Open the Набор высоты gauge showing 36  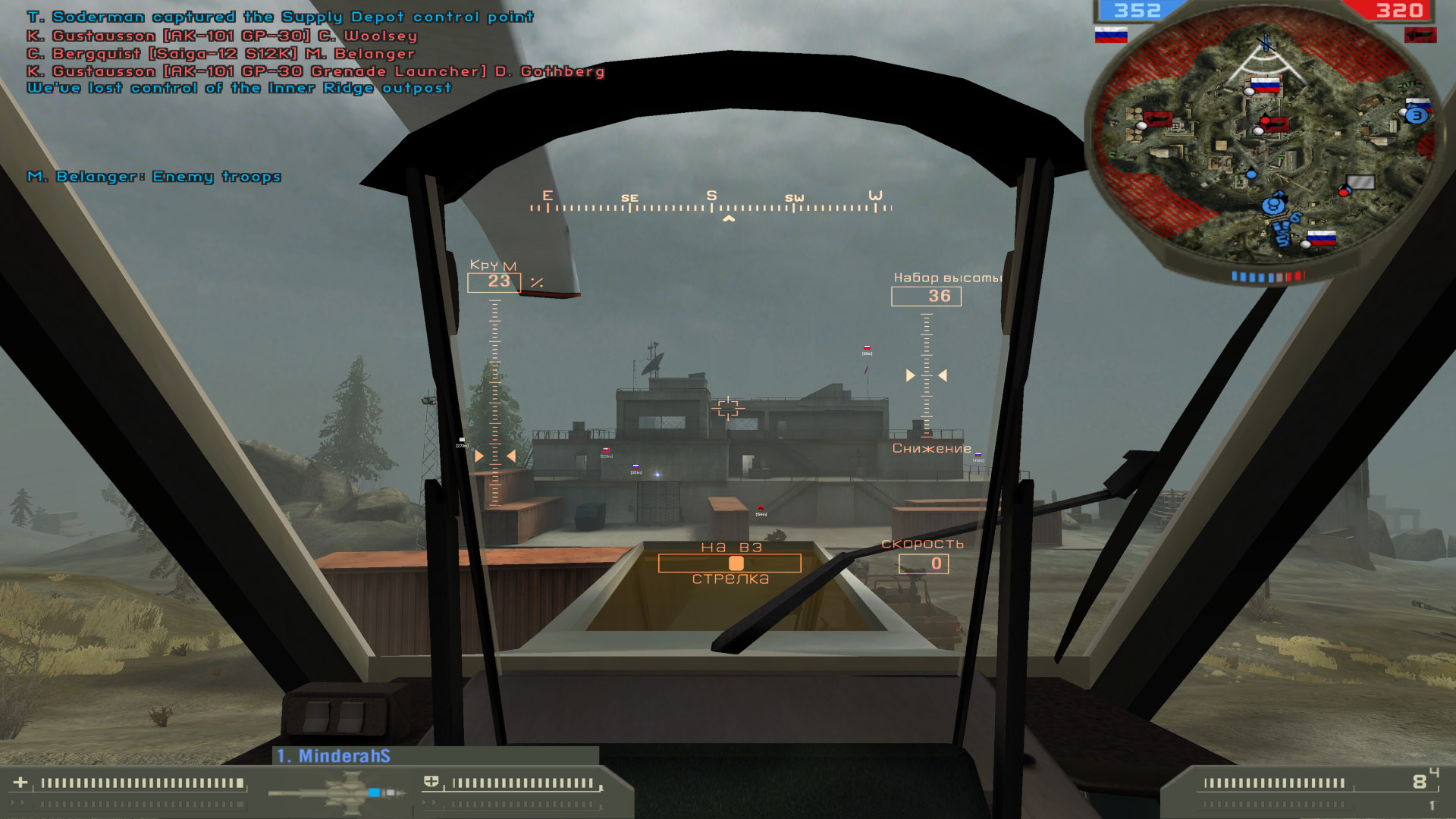click(x=927, y=297)
